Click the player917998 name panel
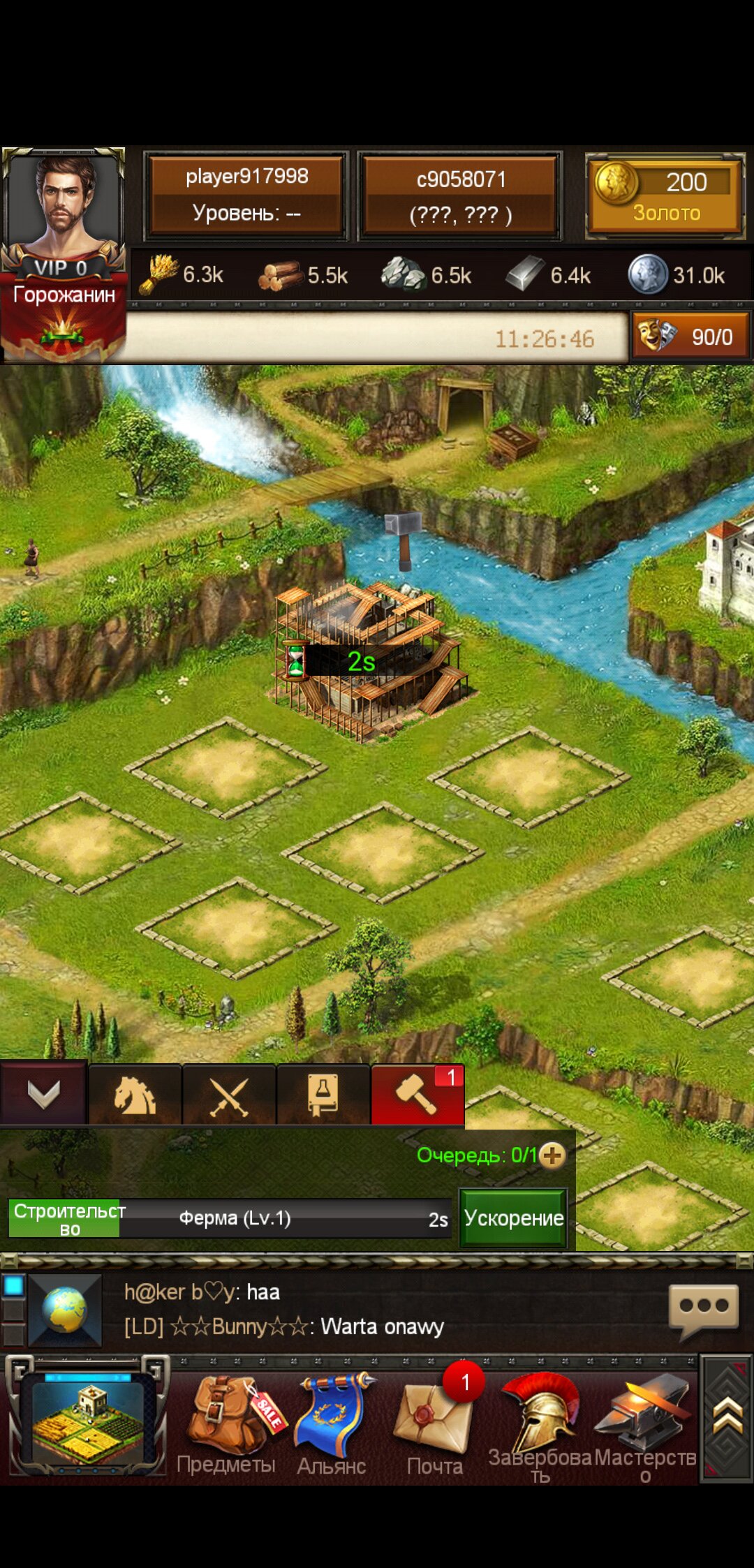 click(x=246, y=195)
